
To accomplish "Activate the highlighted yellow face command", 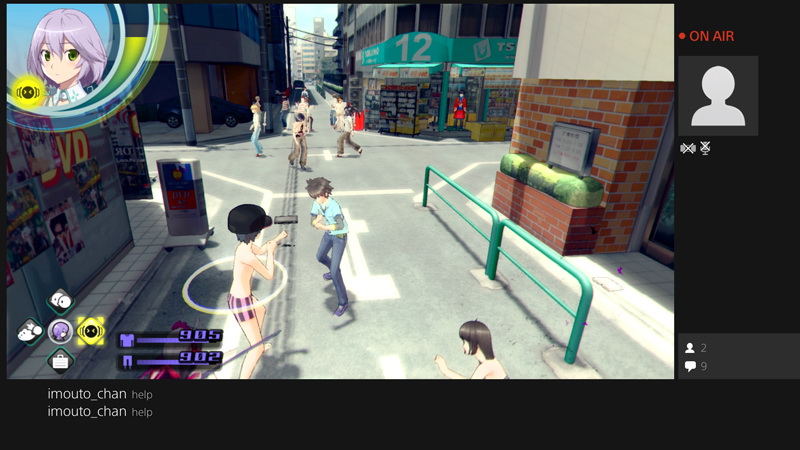I will [91, 330].
